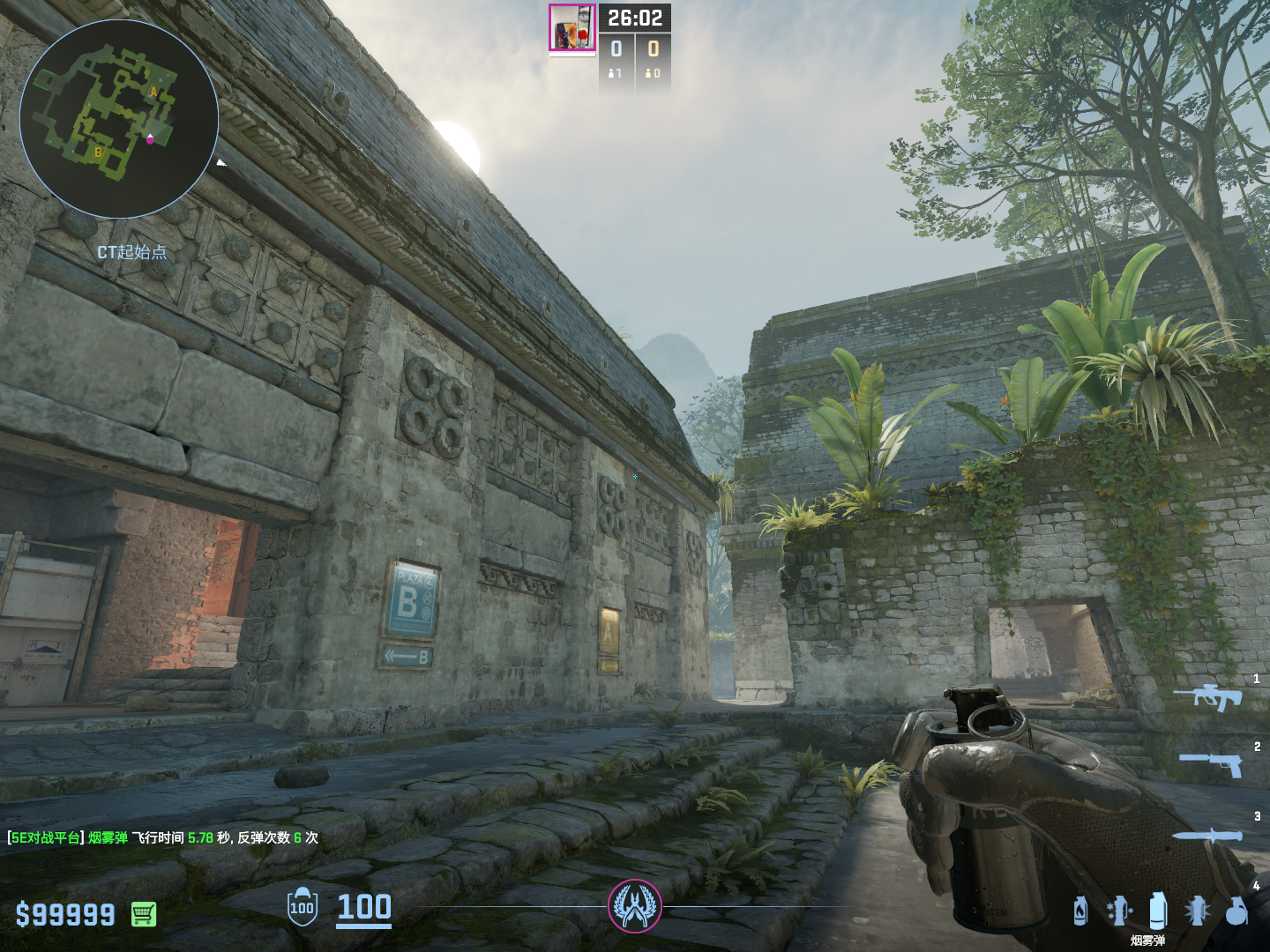Select the highlighted smoke grenade icon
1270x952 pixels.
tap(1158, 911)
